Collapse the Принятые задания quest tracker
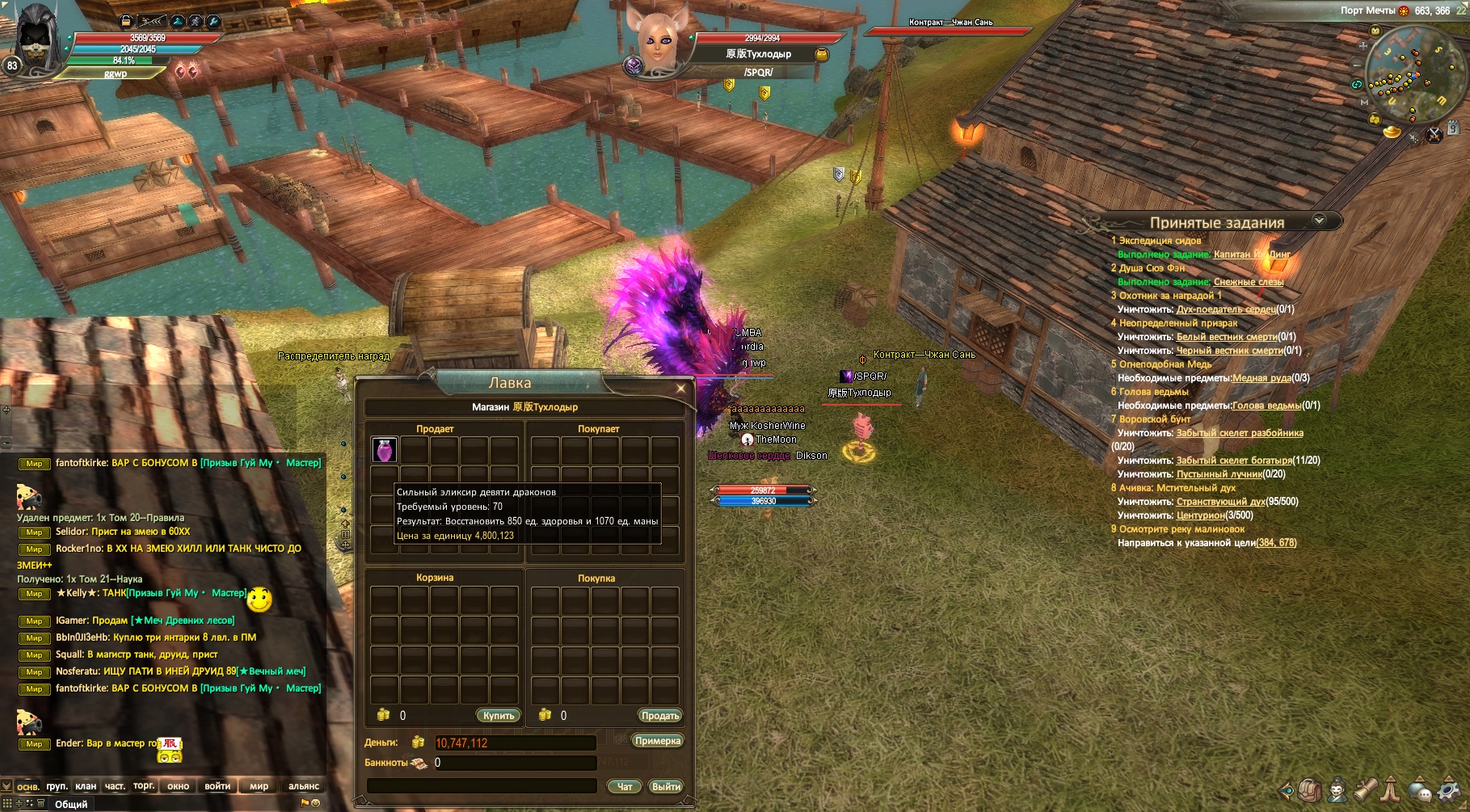1470x812 pixels. click(1320, 221)
